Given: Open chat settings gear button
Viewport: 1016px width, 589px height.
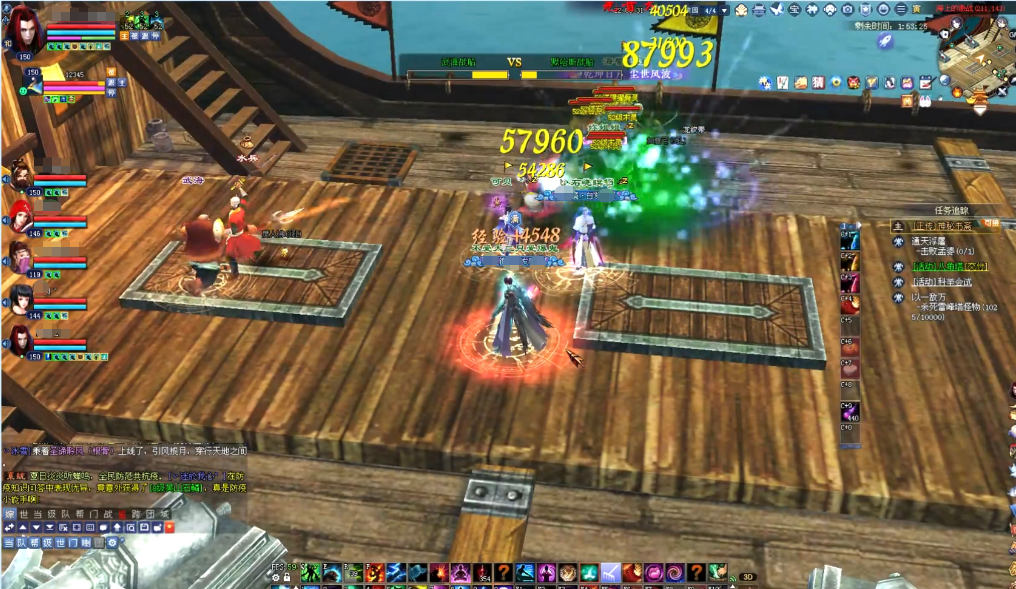Looking at the screenshot, I should 112,542.
